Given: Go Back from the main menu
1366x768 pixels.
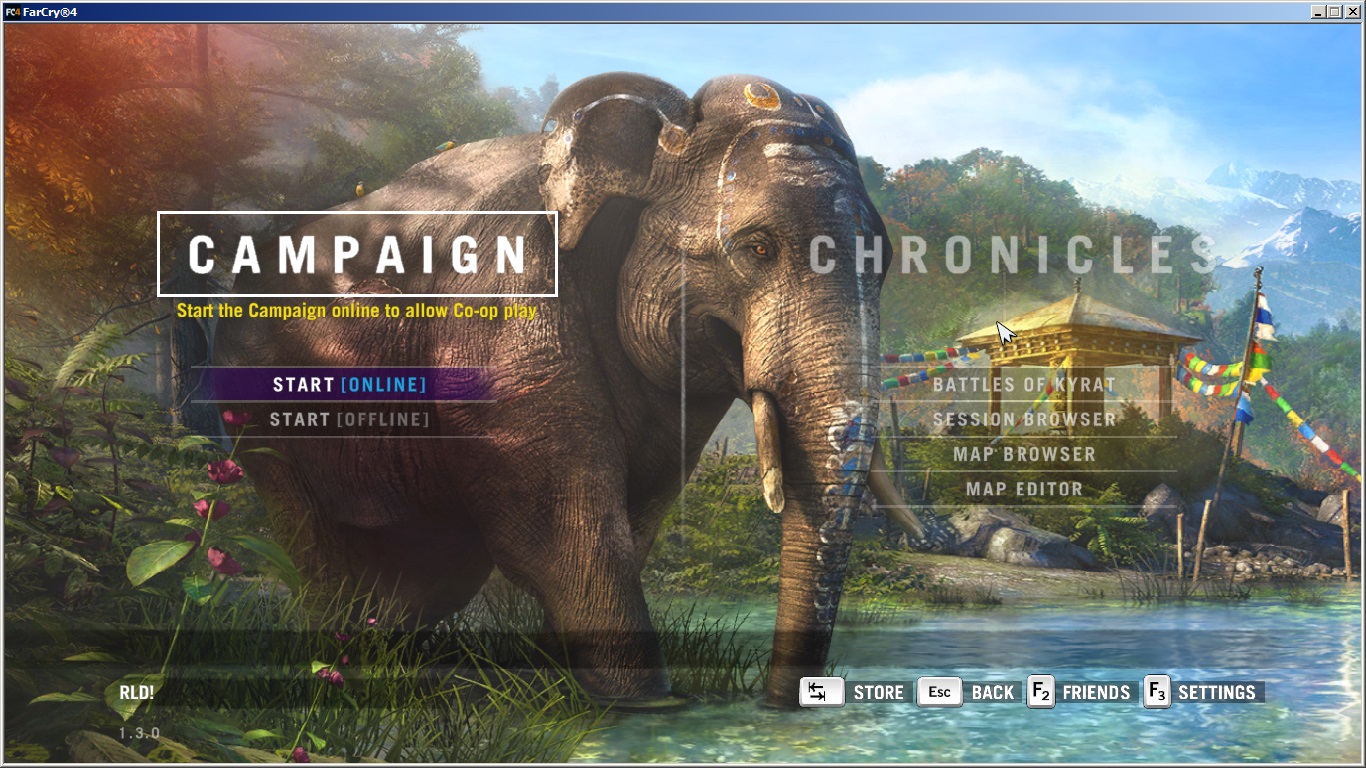Looking at the screenshot, I should (967, 692).
